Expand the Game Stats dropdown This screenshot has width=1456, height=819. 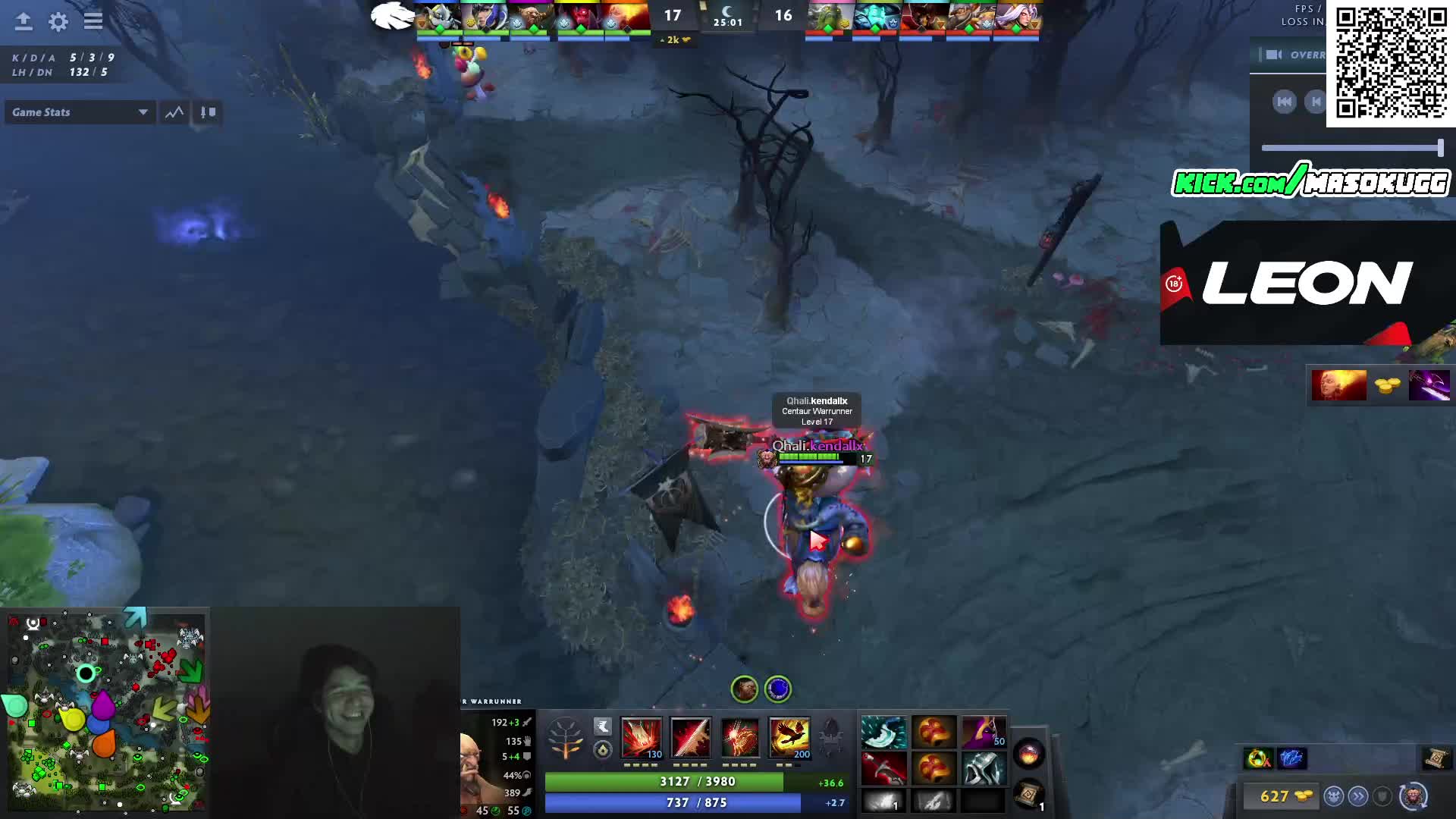pos(80,112)
